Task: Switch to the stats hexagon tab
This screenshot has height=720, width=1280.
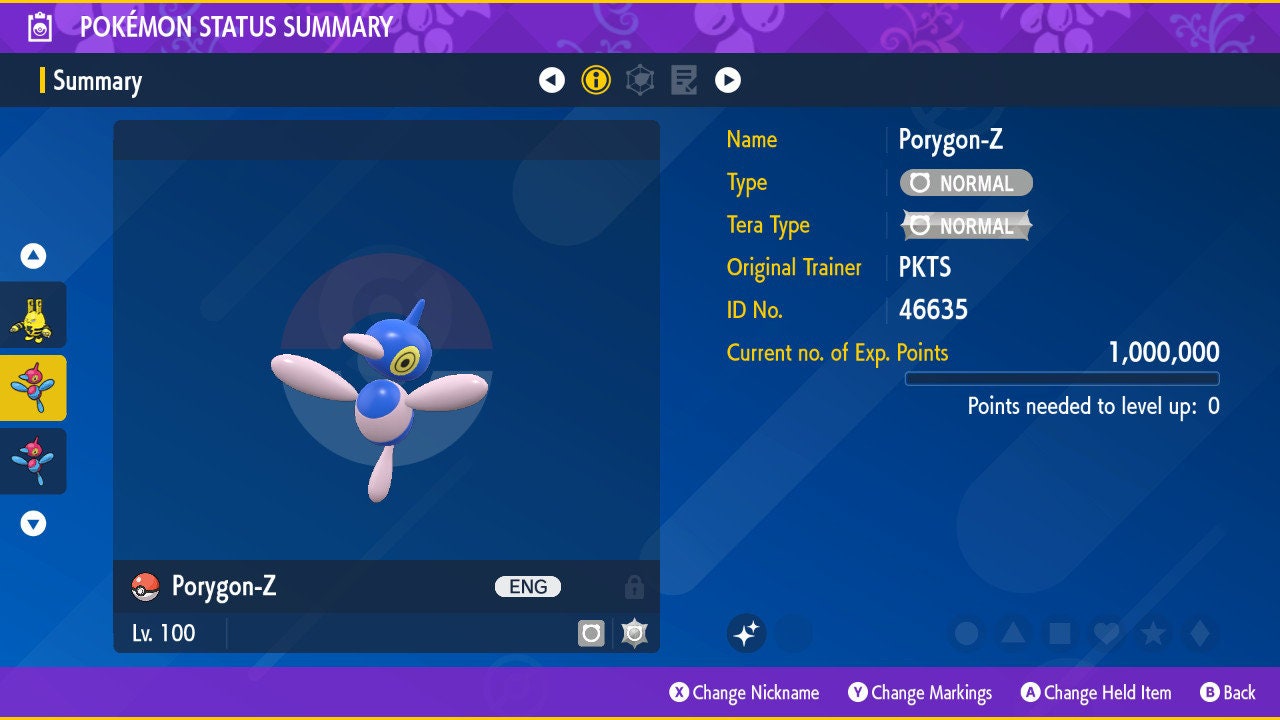Action: [x=640, y=80]
